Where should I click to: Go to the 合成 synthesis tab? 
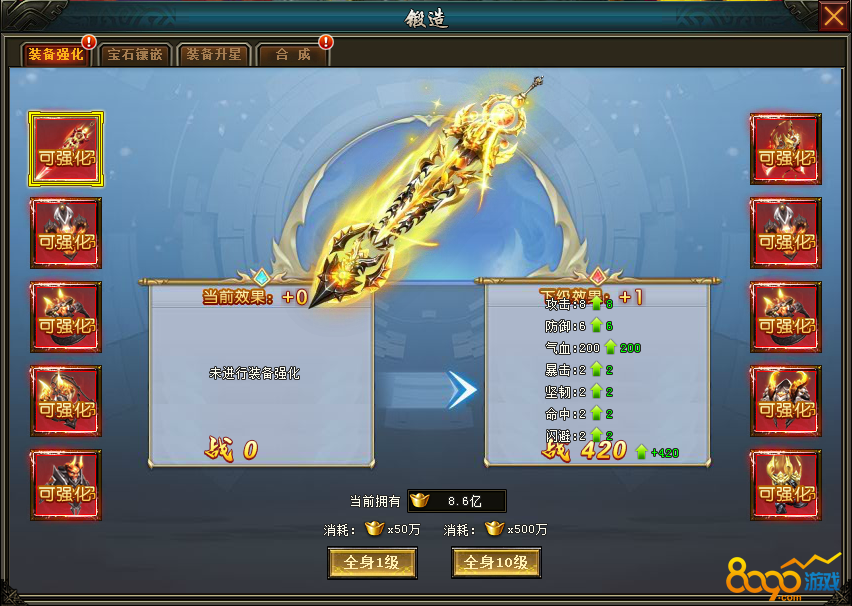(293, 55)
